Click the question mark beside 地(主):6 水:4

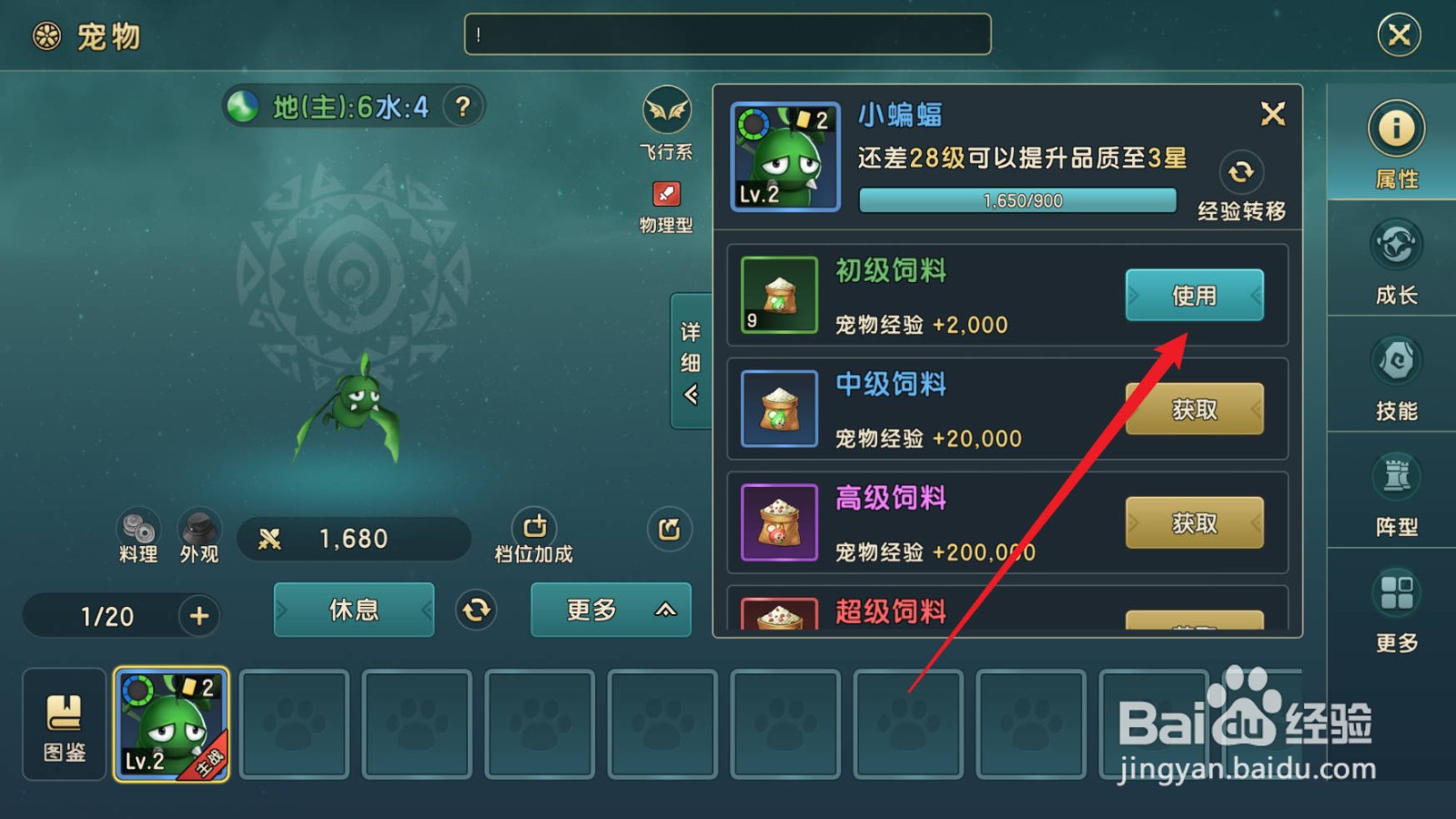(465, 106)
